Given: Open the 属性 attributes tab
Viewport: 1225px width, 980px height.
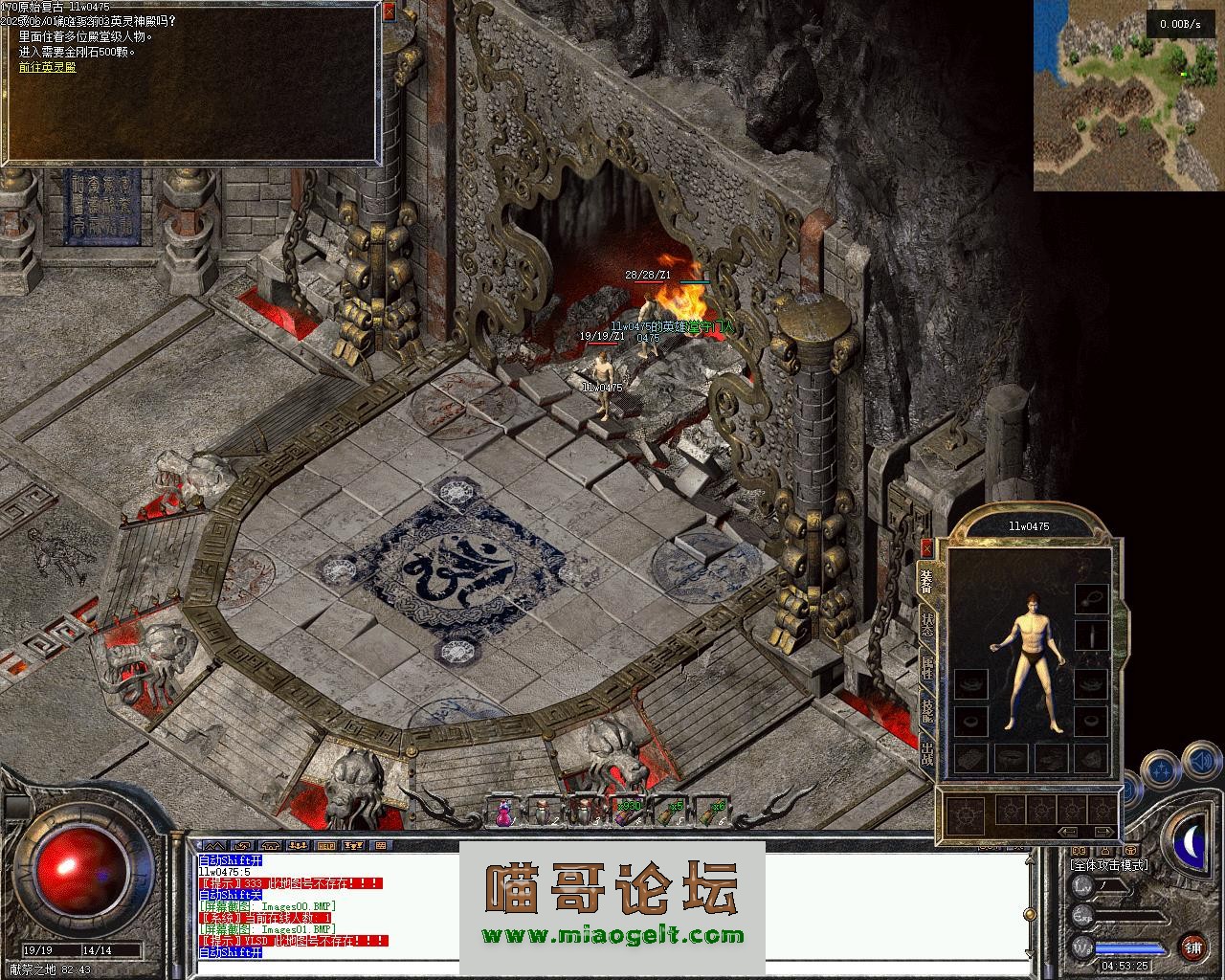Looking at the screenshot, I should pyautogui.click(x=926, y=667).
